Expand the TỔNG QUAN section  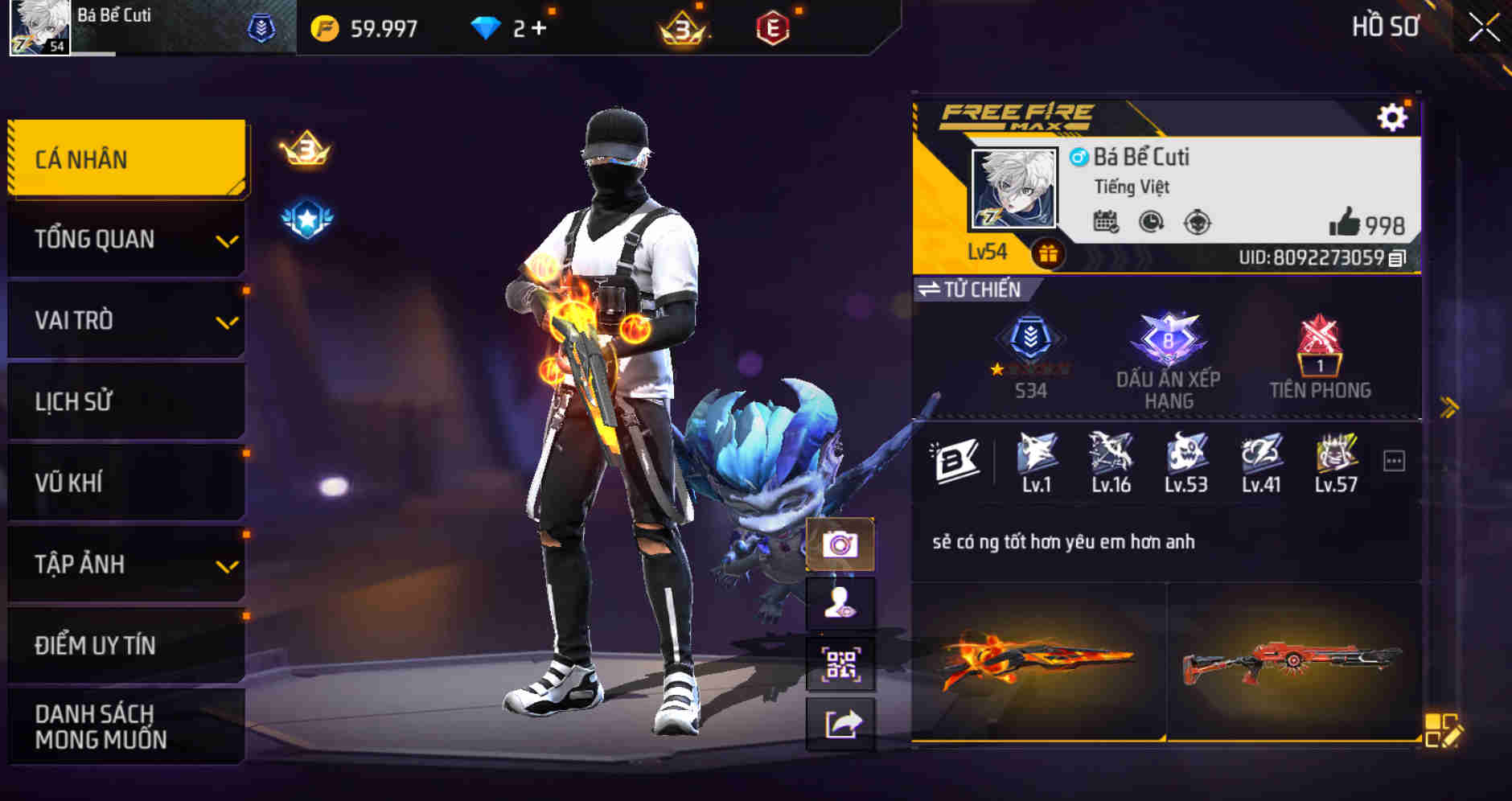click(x=125, y=239)
